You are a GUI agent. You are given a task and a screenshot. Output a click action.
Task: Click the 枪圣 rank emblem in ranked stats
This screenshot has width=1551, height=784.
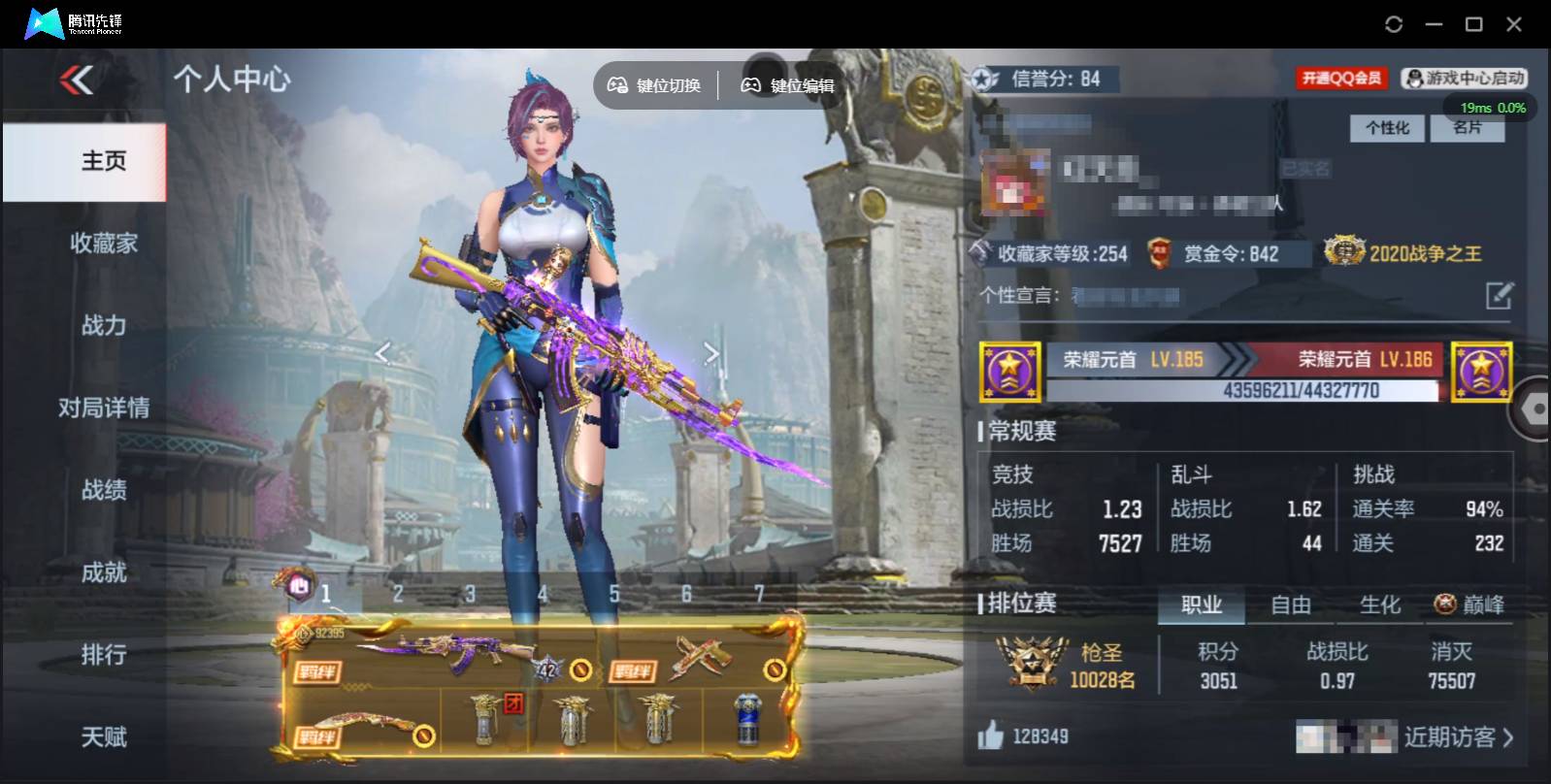(x=1034, y=663)
